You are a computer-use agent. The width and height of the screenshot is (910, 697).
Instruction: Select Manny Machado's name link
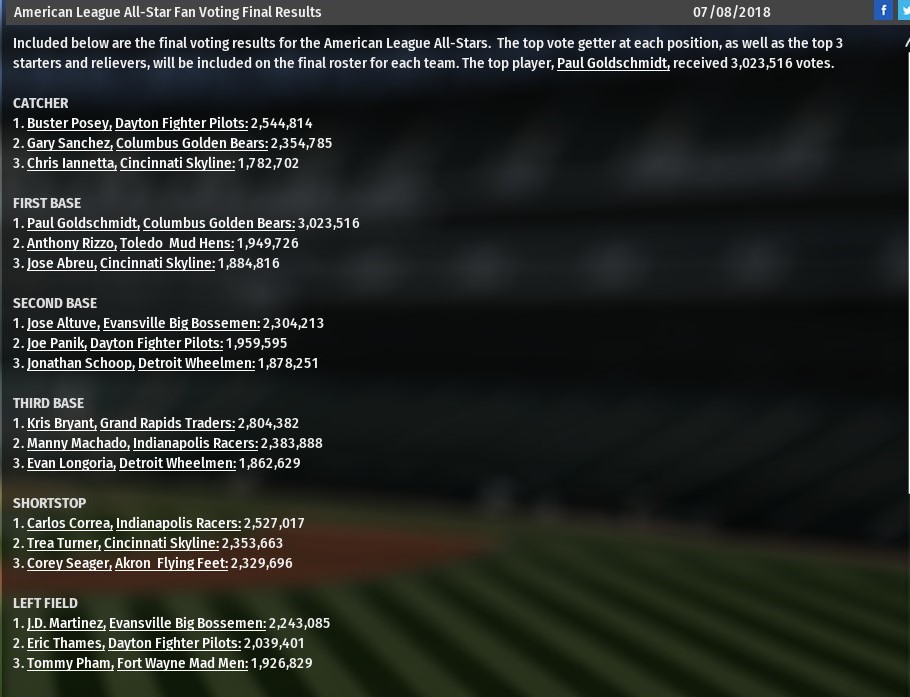[77, 443]
